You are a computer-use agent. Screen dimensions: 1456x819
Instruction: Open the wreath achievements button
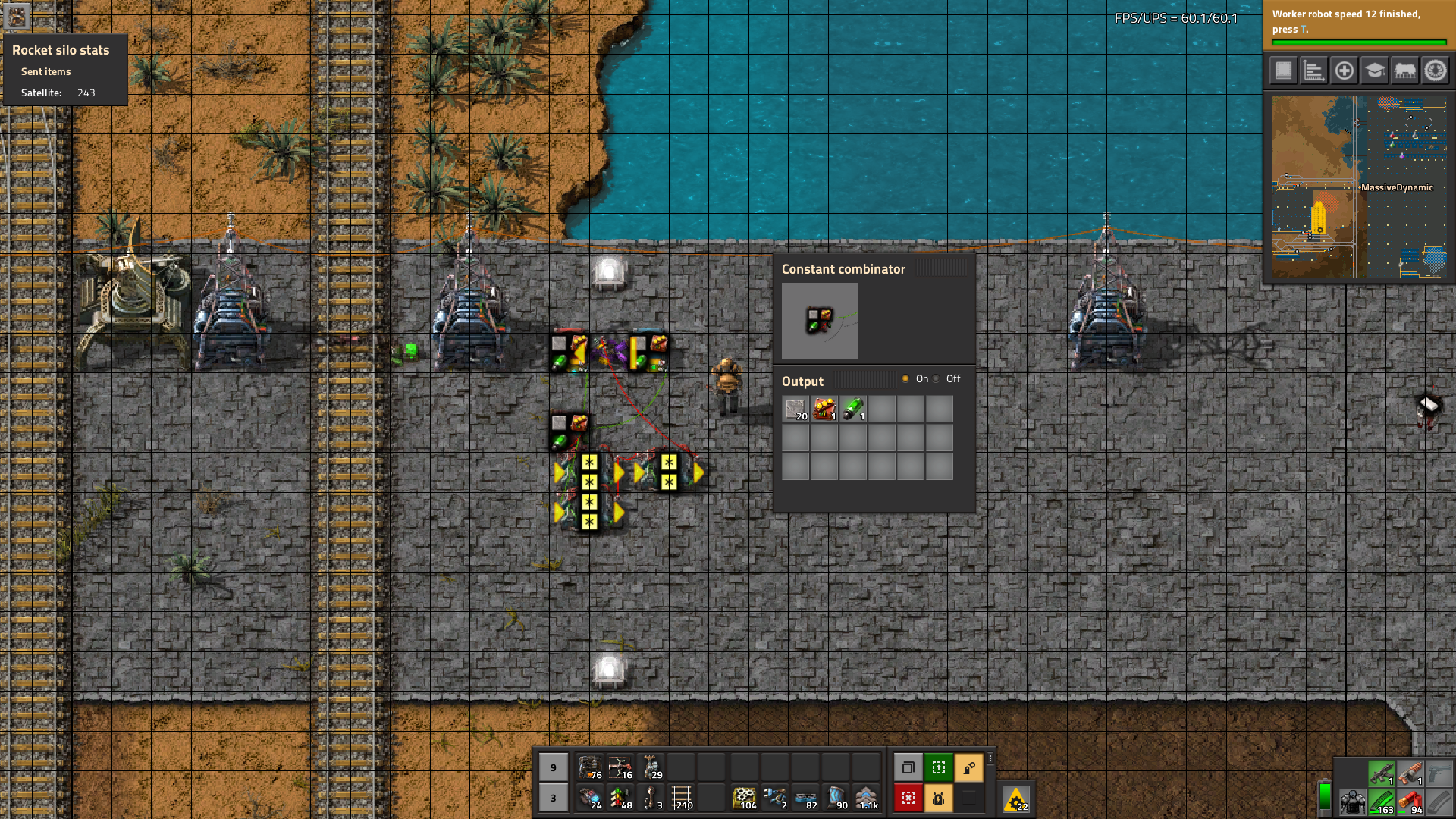[1435, 71]
